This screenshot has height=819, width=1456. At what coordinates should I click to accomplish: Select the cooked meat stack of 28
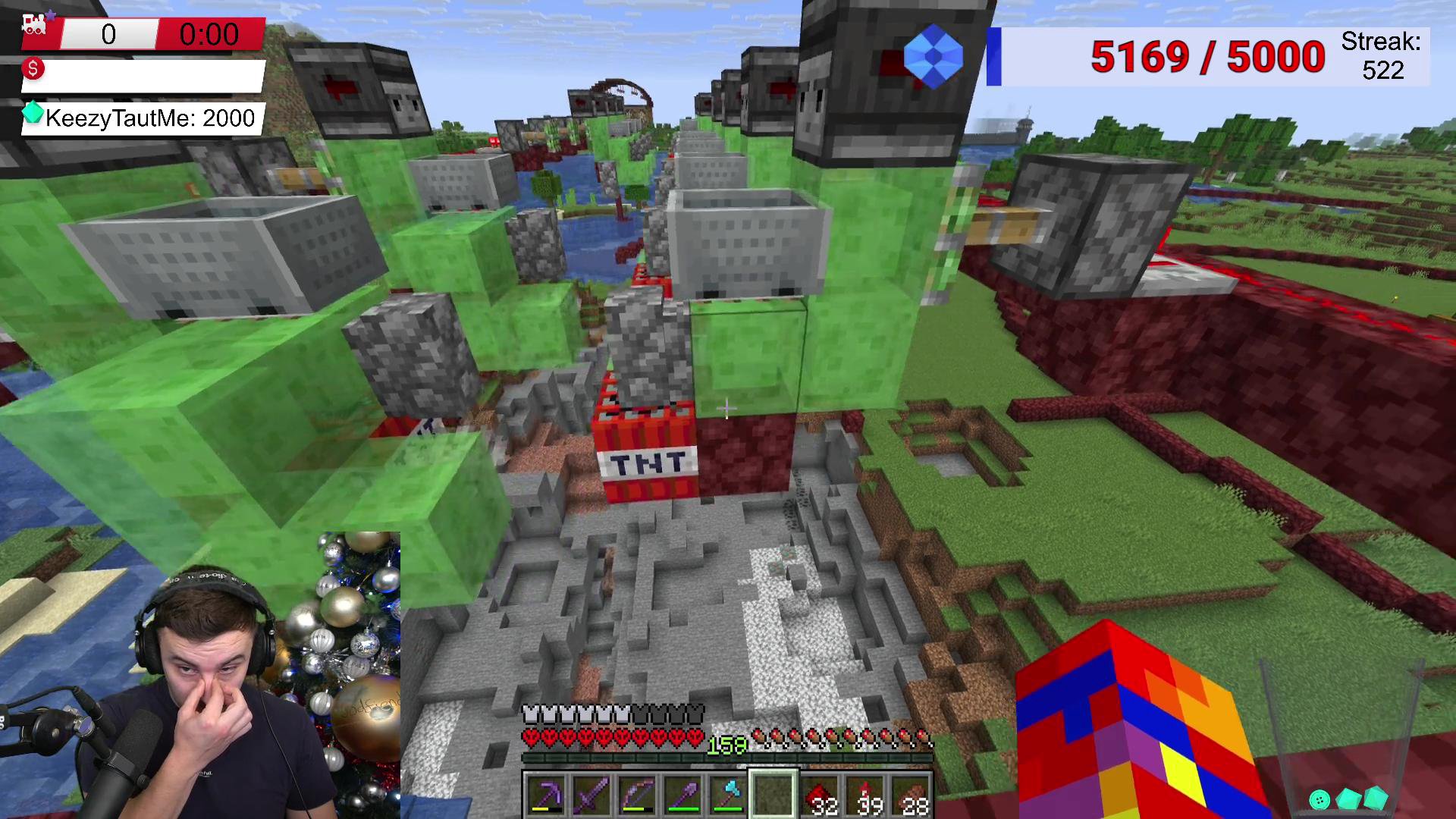(x=911, y=795)
